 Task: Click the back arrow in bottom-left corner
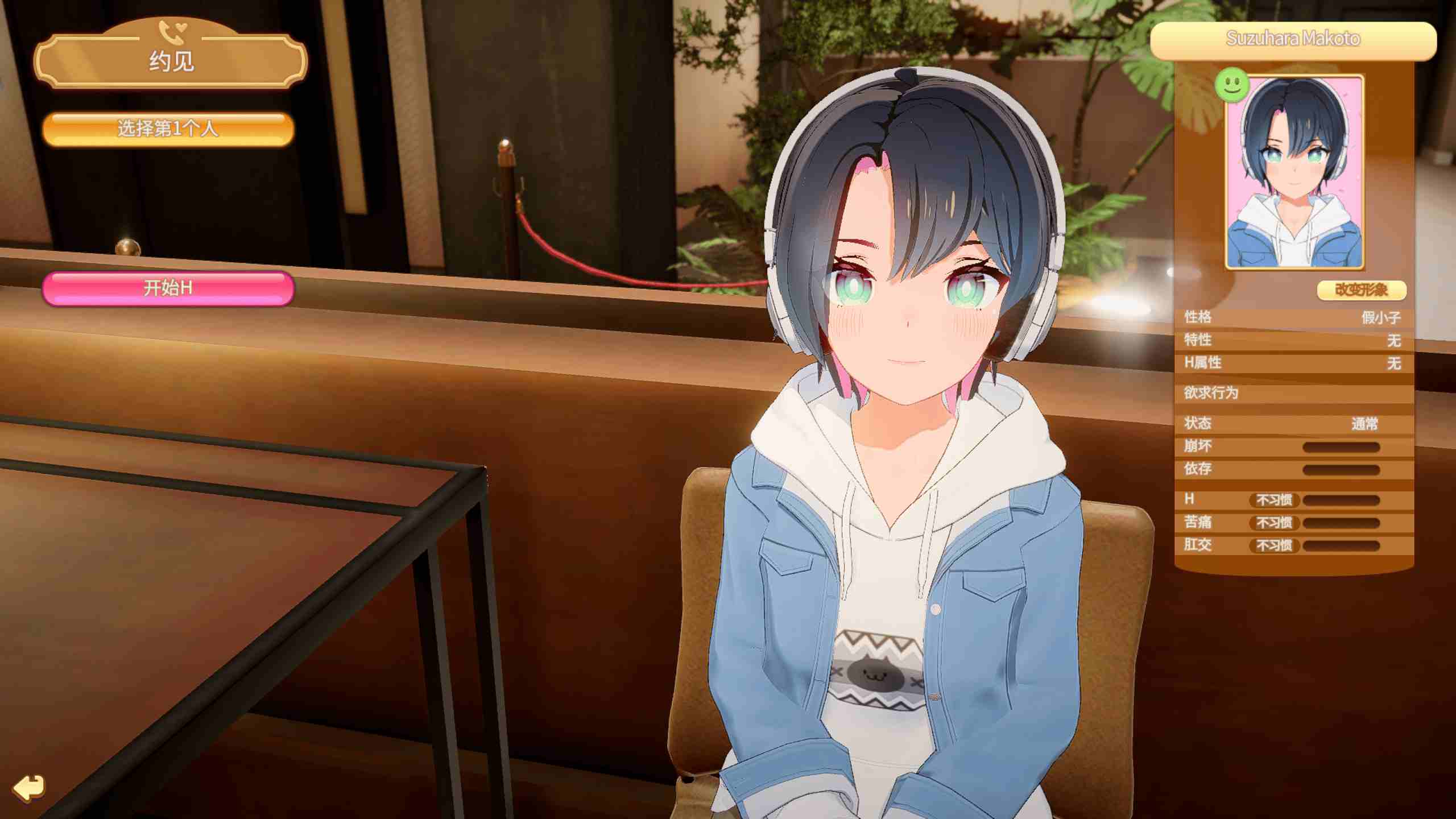tap(27, 788)
